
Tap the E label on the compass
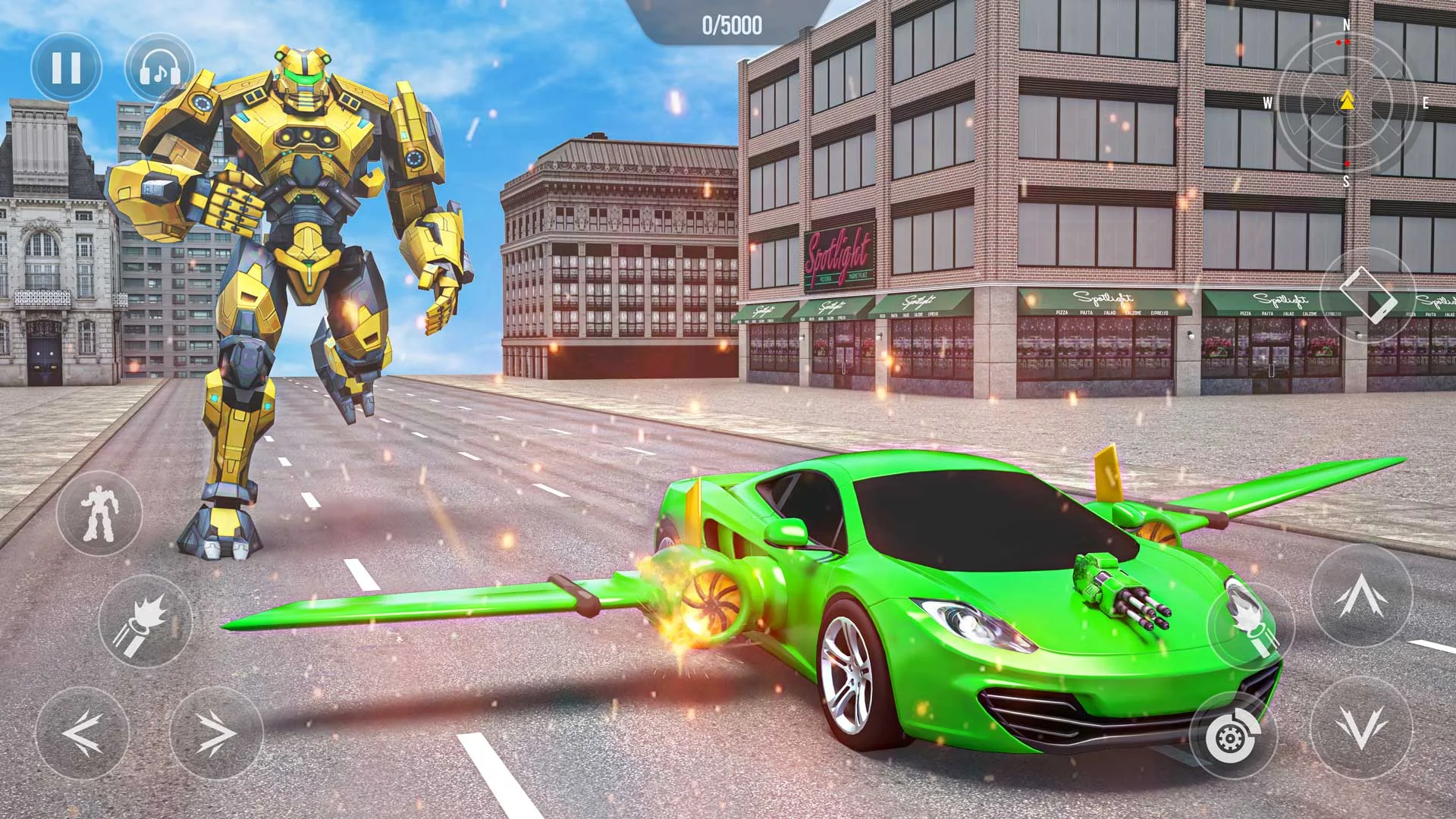tap(1426, 102)
